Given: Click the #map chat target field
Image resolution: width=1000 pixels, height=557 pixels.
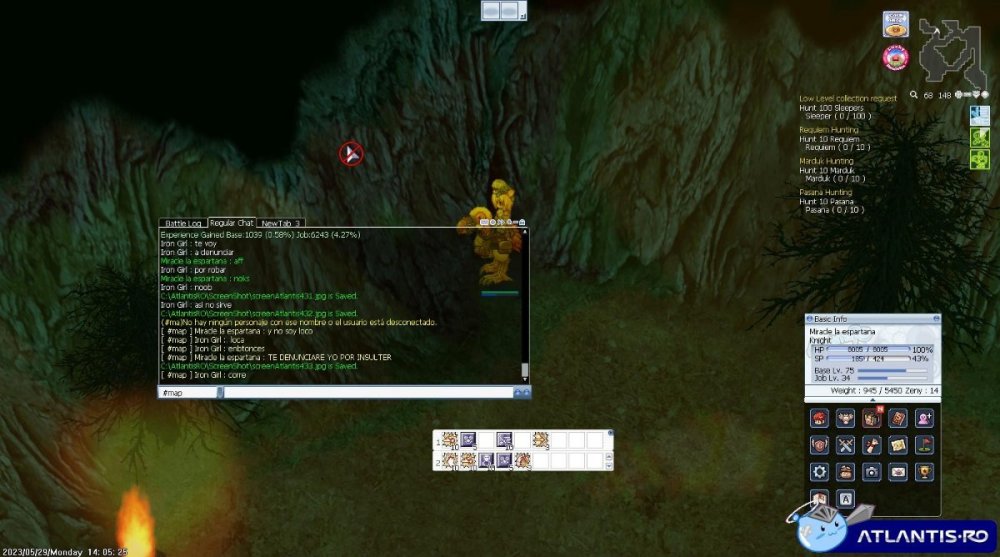Looking at the screenshot, I should click(188, 393).
